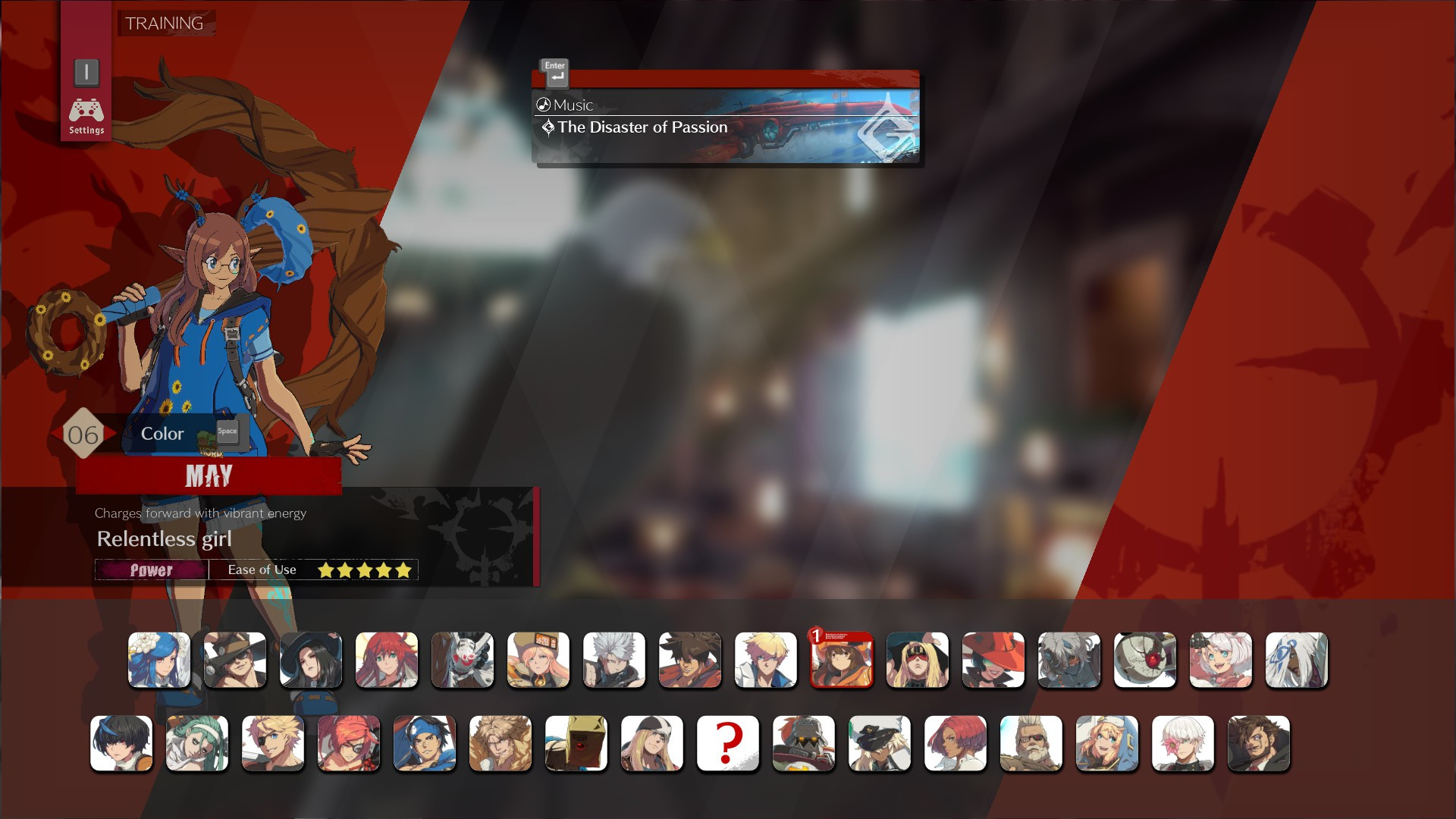
Task: Select Baiken's eyepatch portrait
Action: 349,744
